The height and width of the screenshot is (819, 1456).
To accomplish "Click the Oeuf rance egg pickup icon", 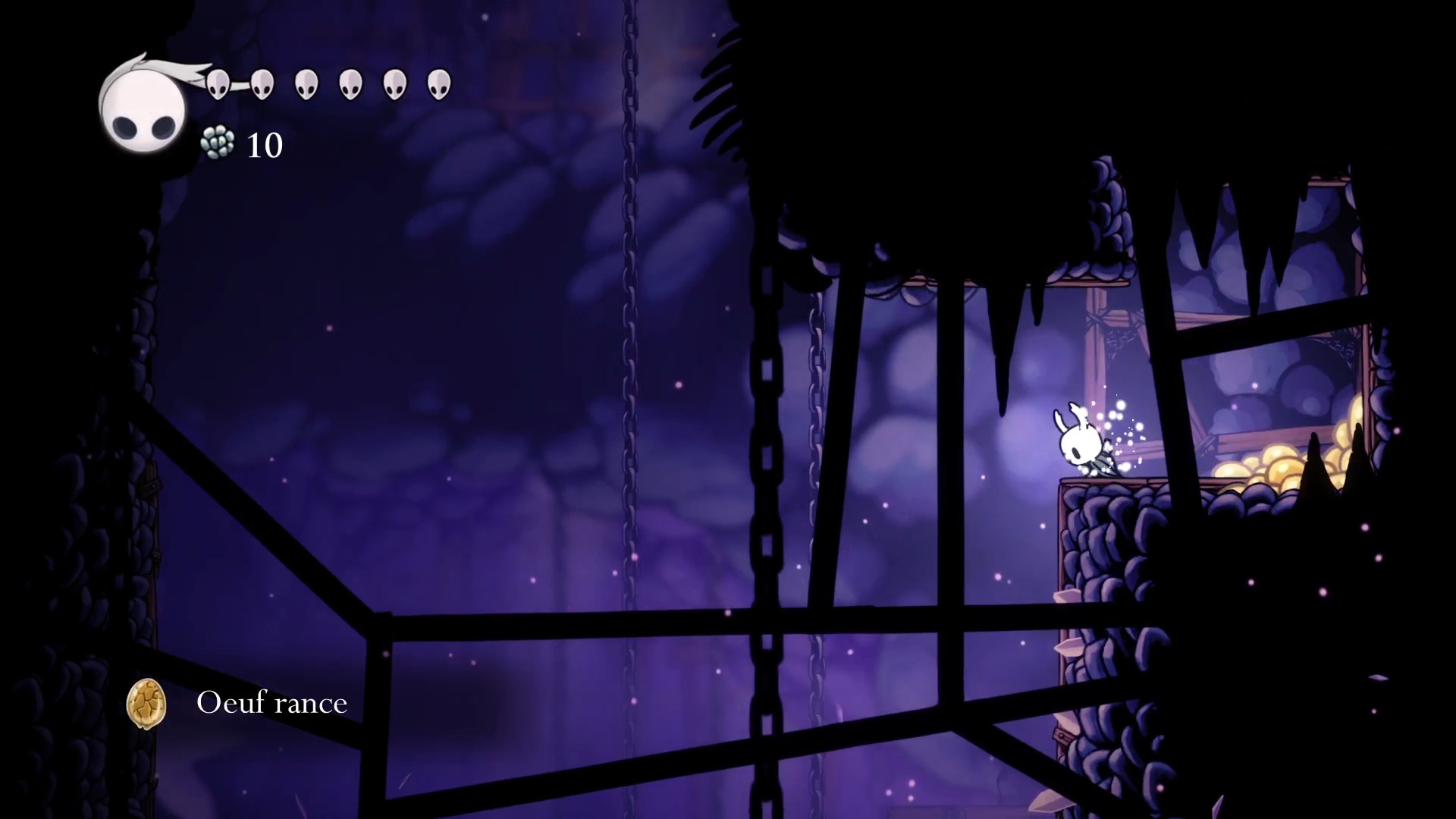I will click(146, 703).
